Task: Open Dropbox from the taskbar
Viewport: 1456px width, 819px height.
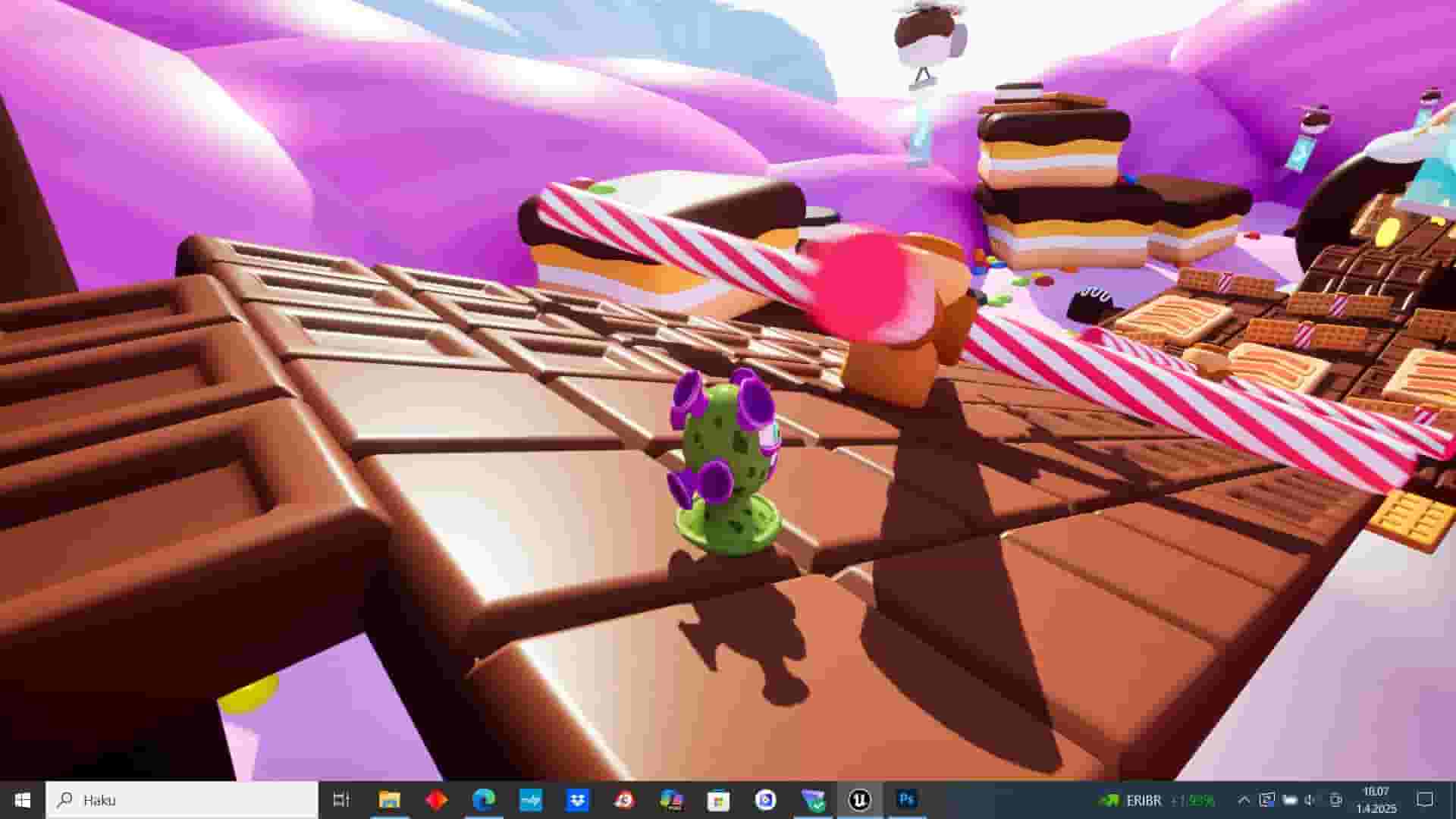Action: pyautogui.click(x=579, y=800)
